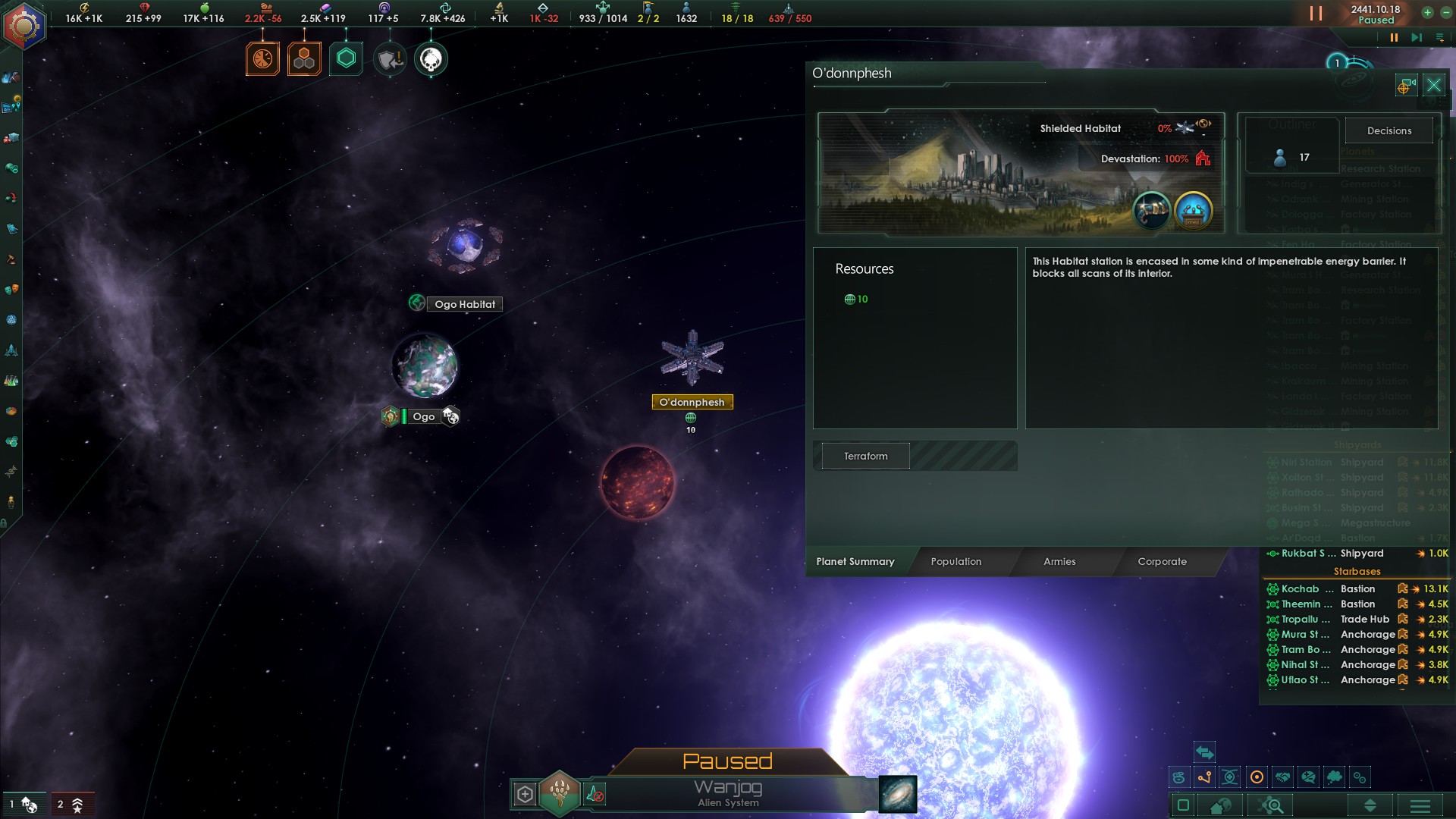Image resolution: width=1456 pixels, height=819 pixels.
Task: Select Tropallu Trade Hub starbase row
Action: (x=1327, y=620)
